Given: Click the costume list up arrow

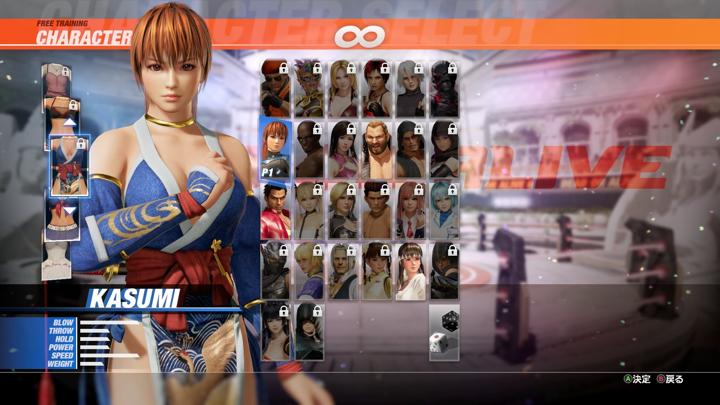Looking at the screenshot, I should [x=70, y=123].
